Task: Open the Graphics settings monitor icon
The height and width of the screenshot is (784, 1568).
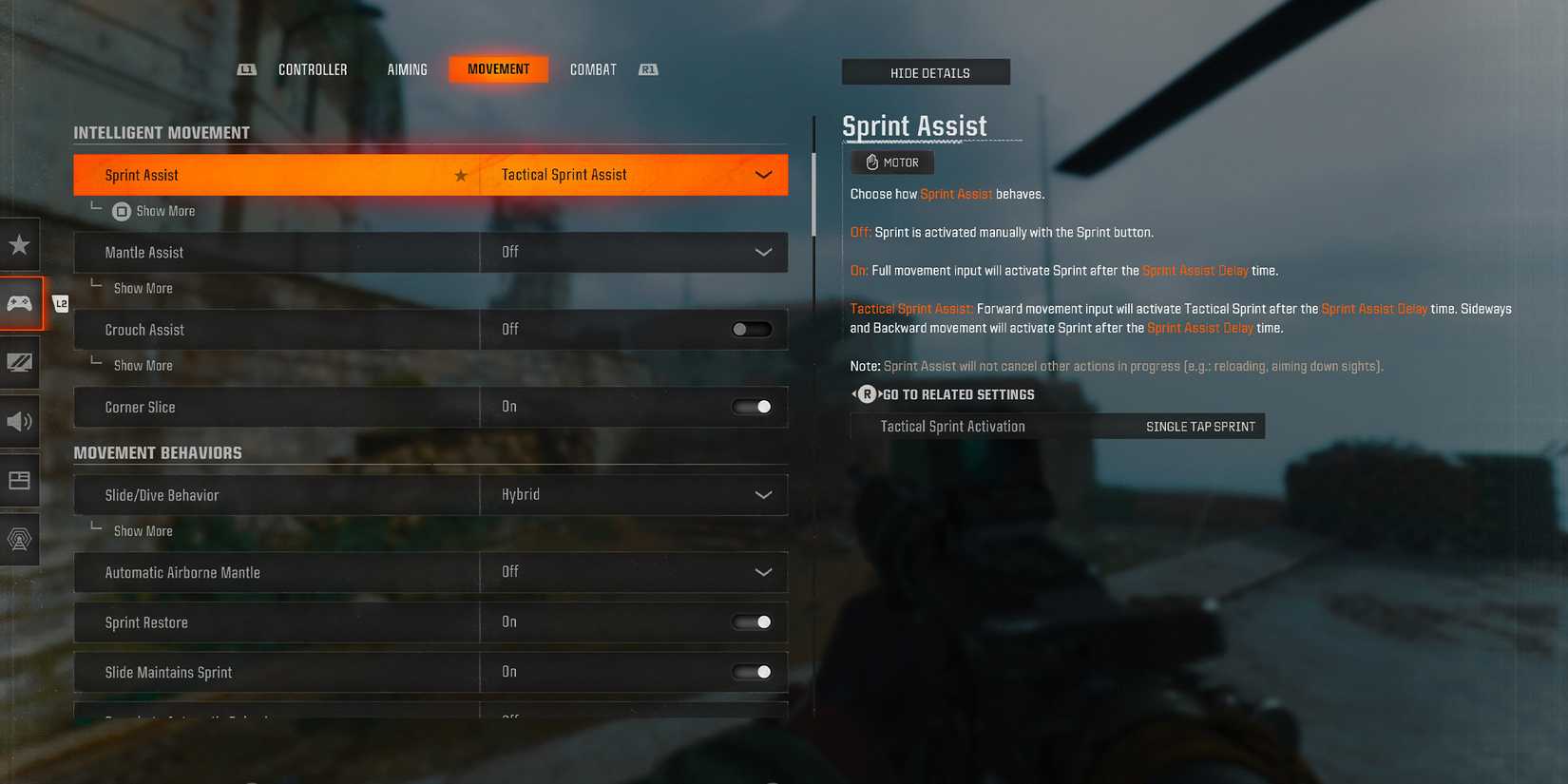Action: coord(19,363)
